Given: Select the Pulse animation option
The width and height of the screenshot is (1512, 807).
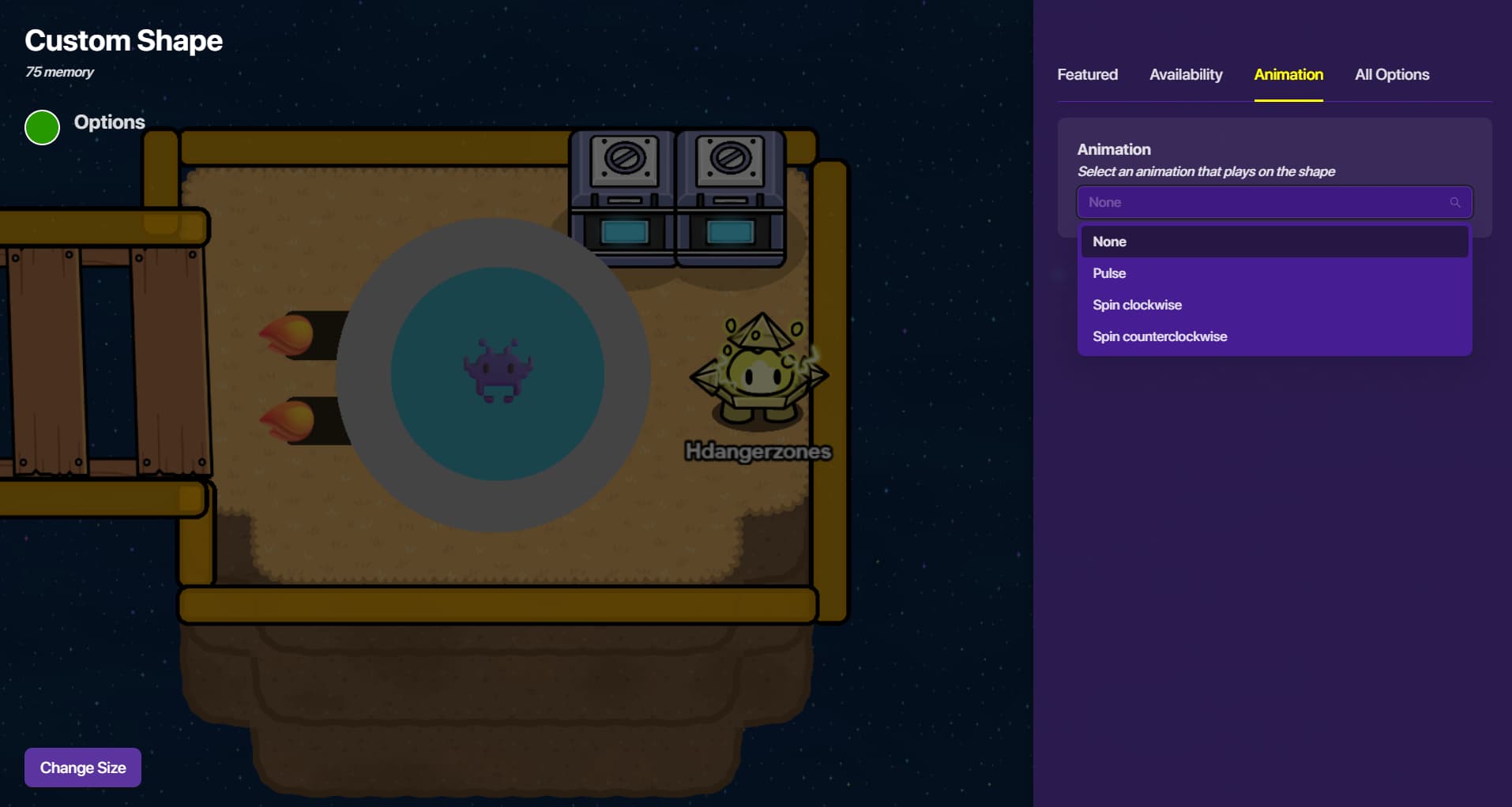Looking at the screenshot, I should (x=1273, y=273).
